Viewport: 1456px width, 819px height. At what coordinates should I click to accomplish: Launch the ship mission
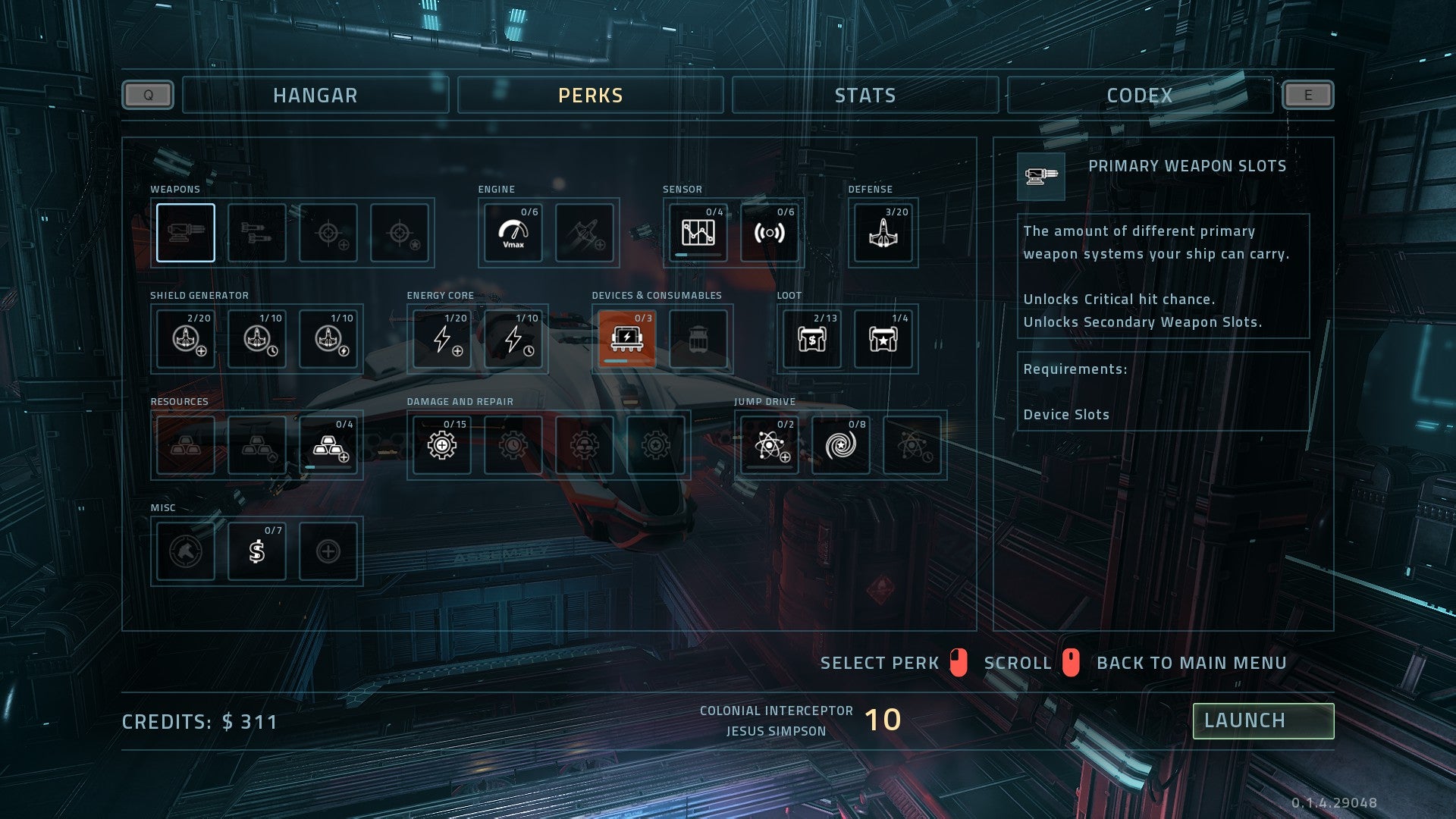pyautogui.click(x=1263, y=720)
